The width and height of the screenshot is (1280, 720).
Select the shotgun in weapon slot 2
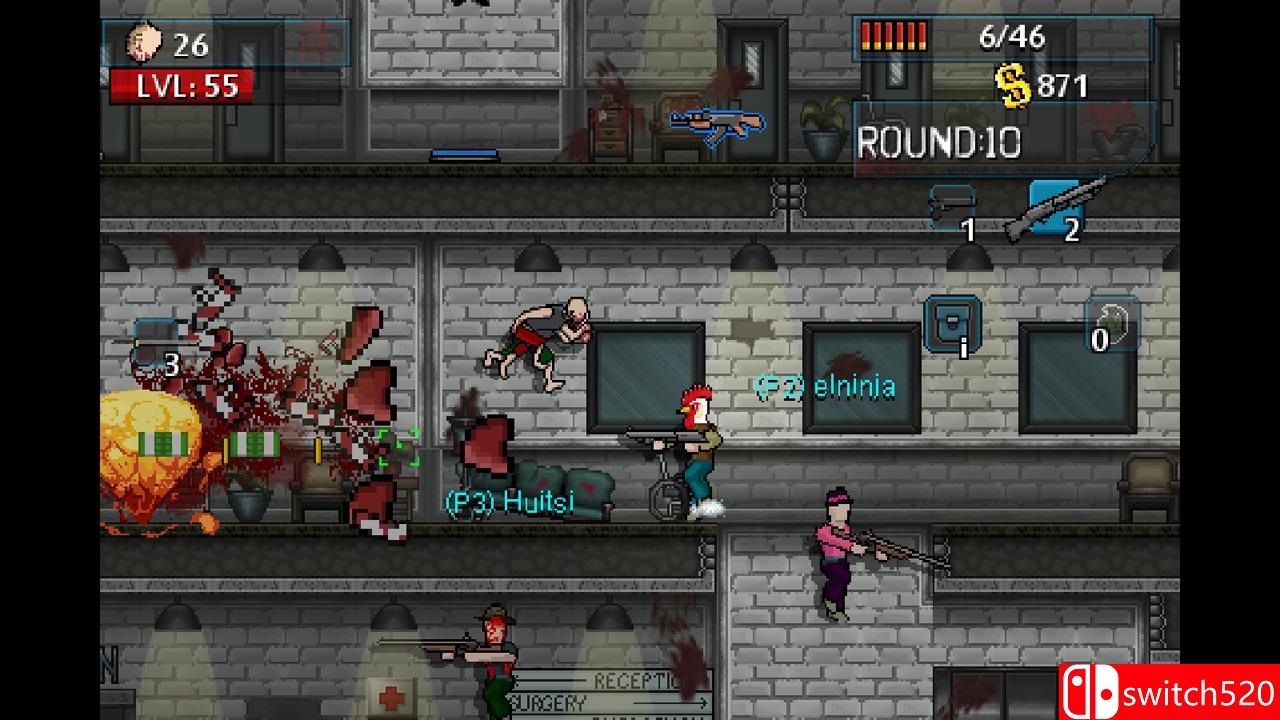point(1055,209)
